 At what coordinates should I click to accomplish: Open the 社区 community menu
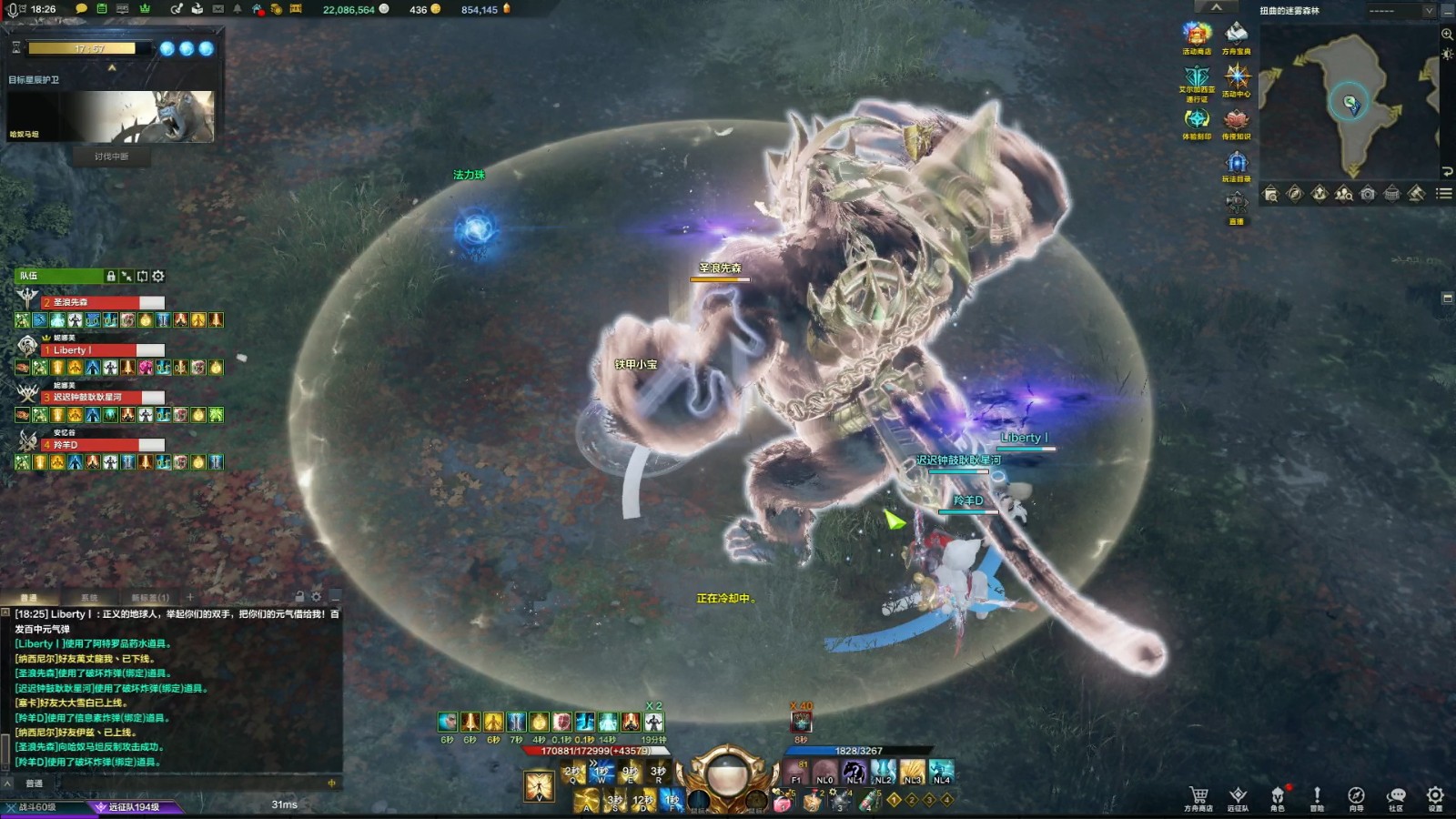click(x=1396, y=797)
